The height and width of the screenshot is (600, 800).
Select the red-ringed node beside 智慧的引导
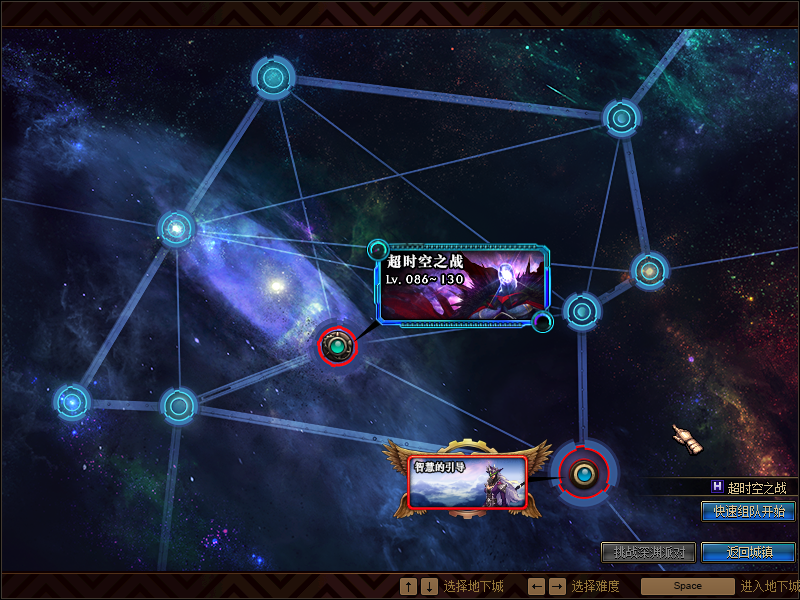pyautogui.click(x=583, y=473)
